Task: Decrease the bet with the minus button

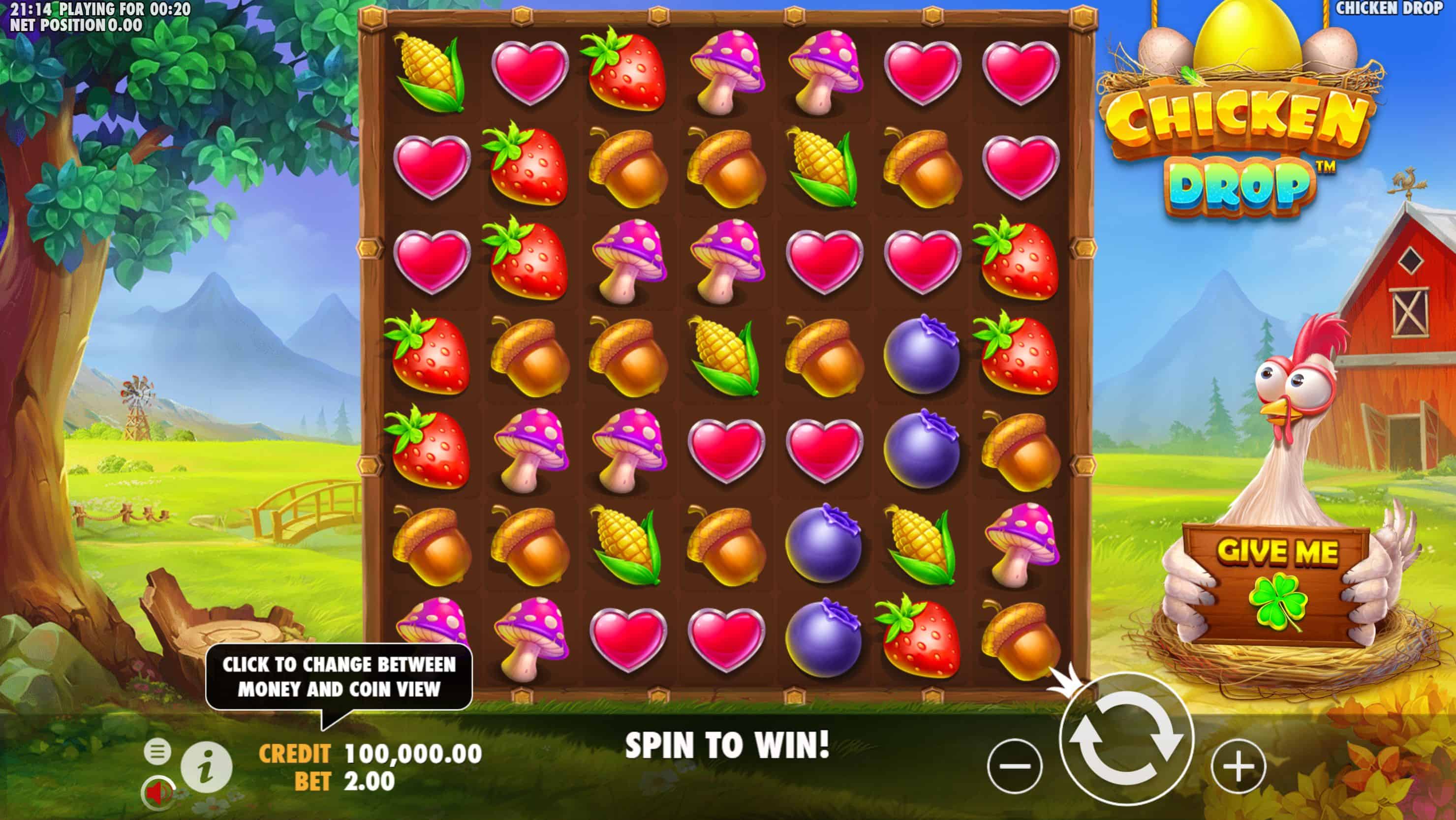Action: (x=1015, y=766)
